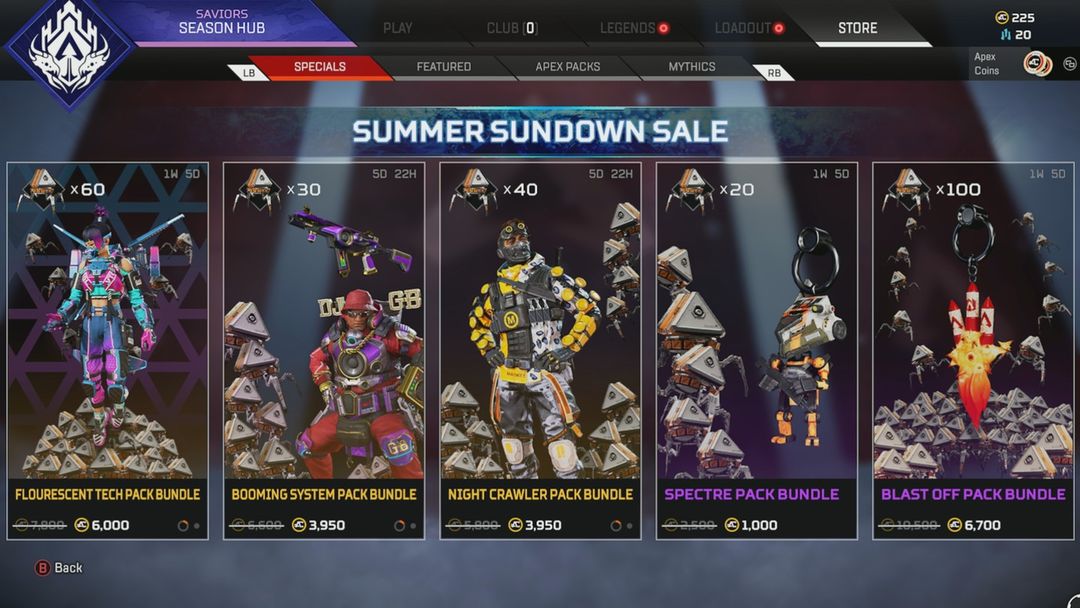
Task: Open the Featured store section
Action: point(443,67)
